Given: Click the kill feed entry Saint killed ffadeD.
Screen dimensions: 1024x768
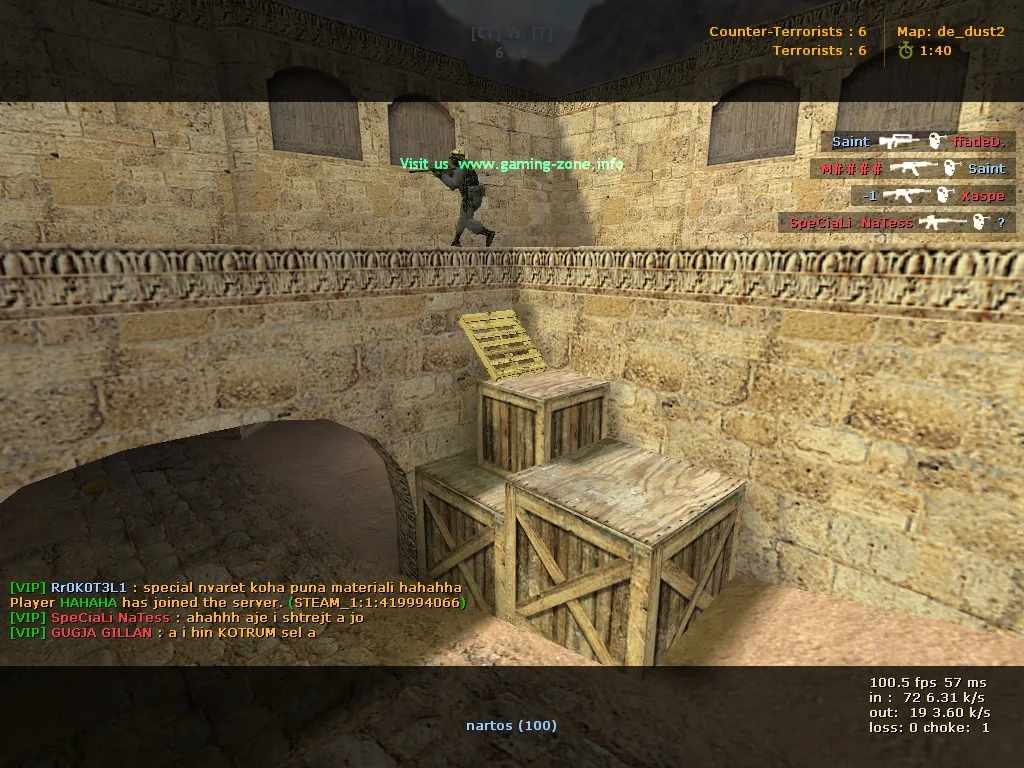Looking at the screenshot, I should click(917, 142).
